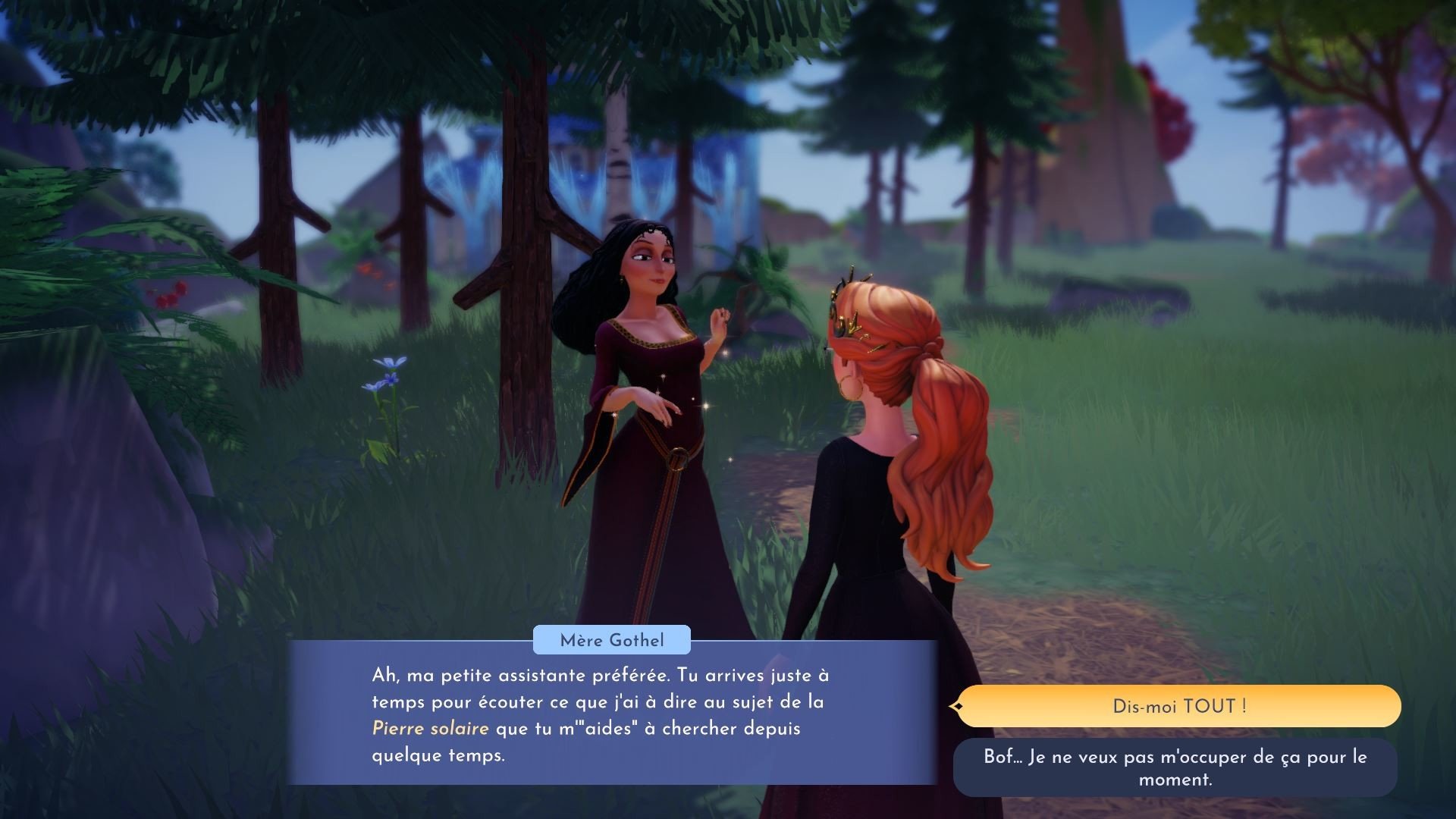
Task: Select "Bof... Je ne veux pas m'occuper" reply
Action: point(1175,767)
